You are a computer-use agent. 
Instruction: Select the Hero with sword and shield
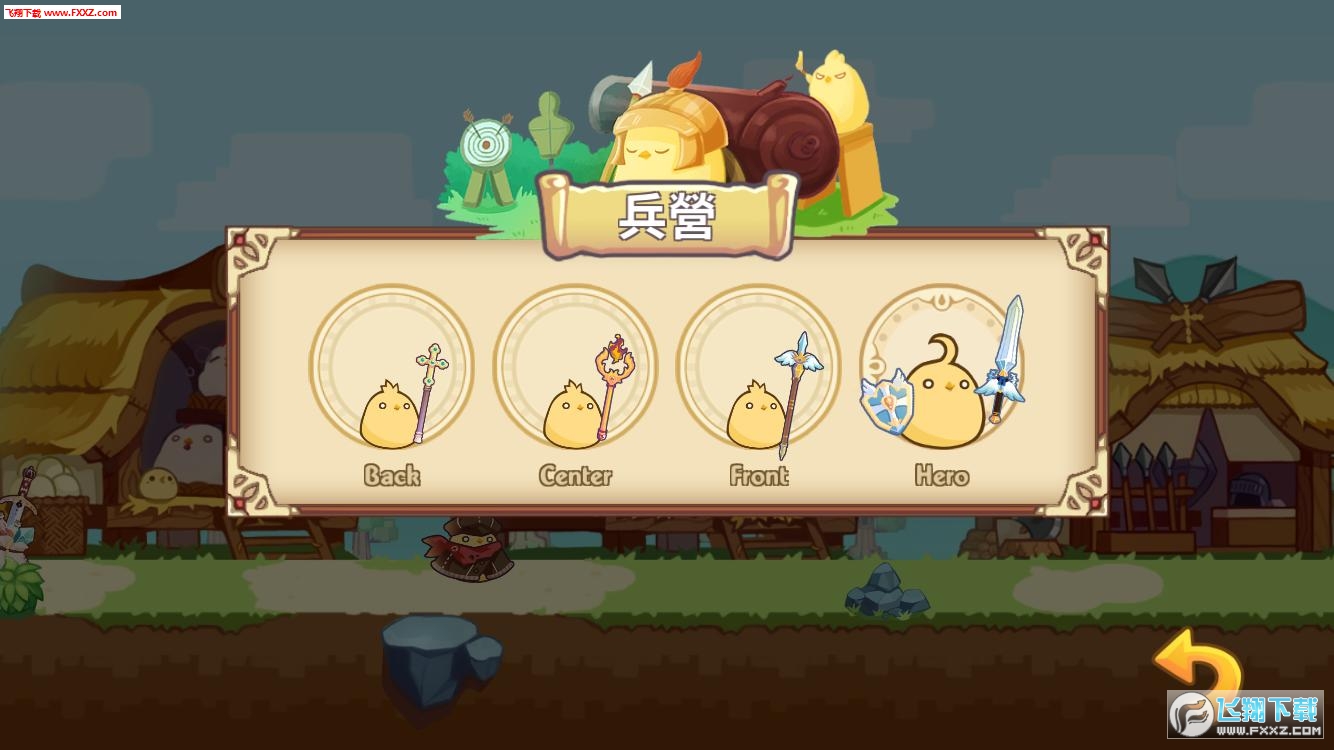coord(942,369)
